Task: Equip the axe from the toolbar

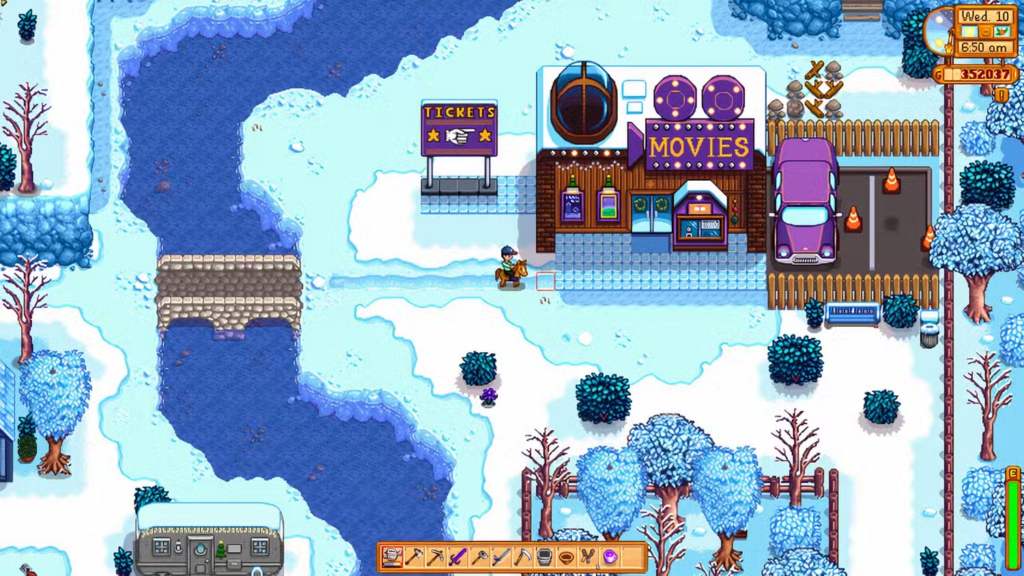Action: point(414,557)
